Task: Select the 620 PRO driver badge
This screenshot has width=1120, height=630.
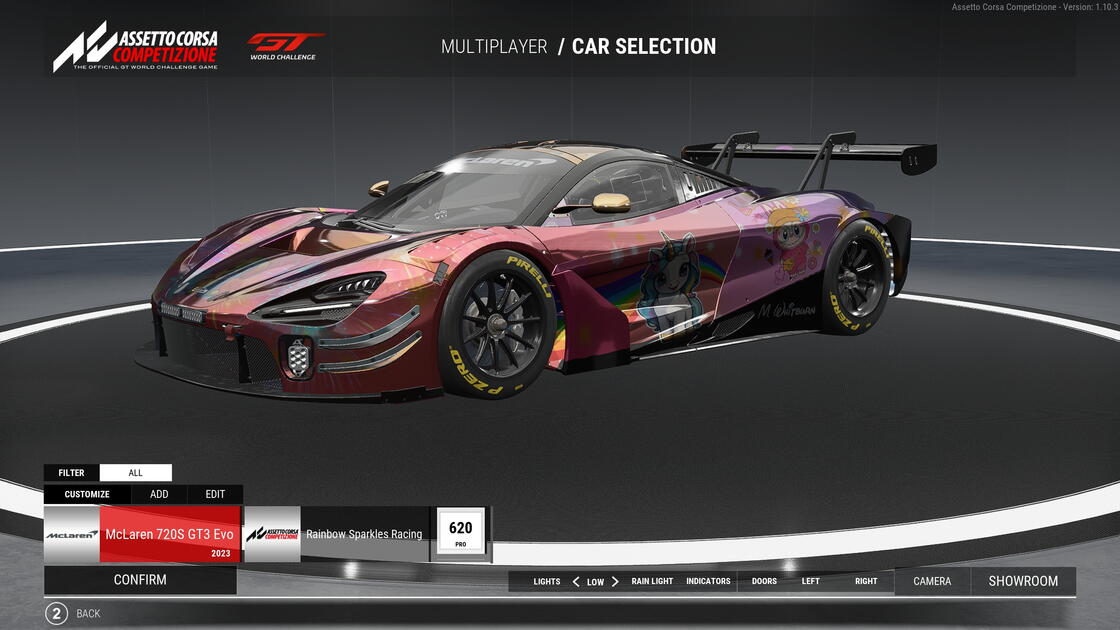Action: (461, 532)
